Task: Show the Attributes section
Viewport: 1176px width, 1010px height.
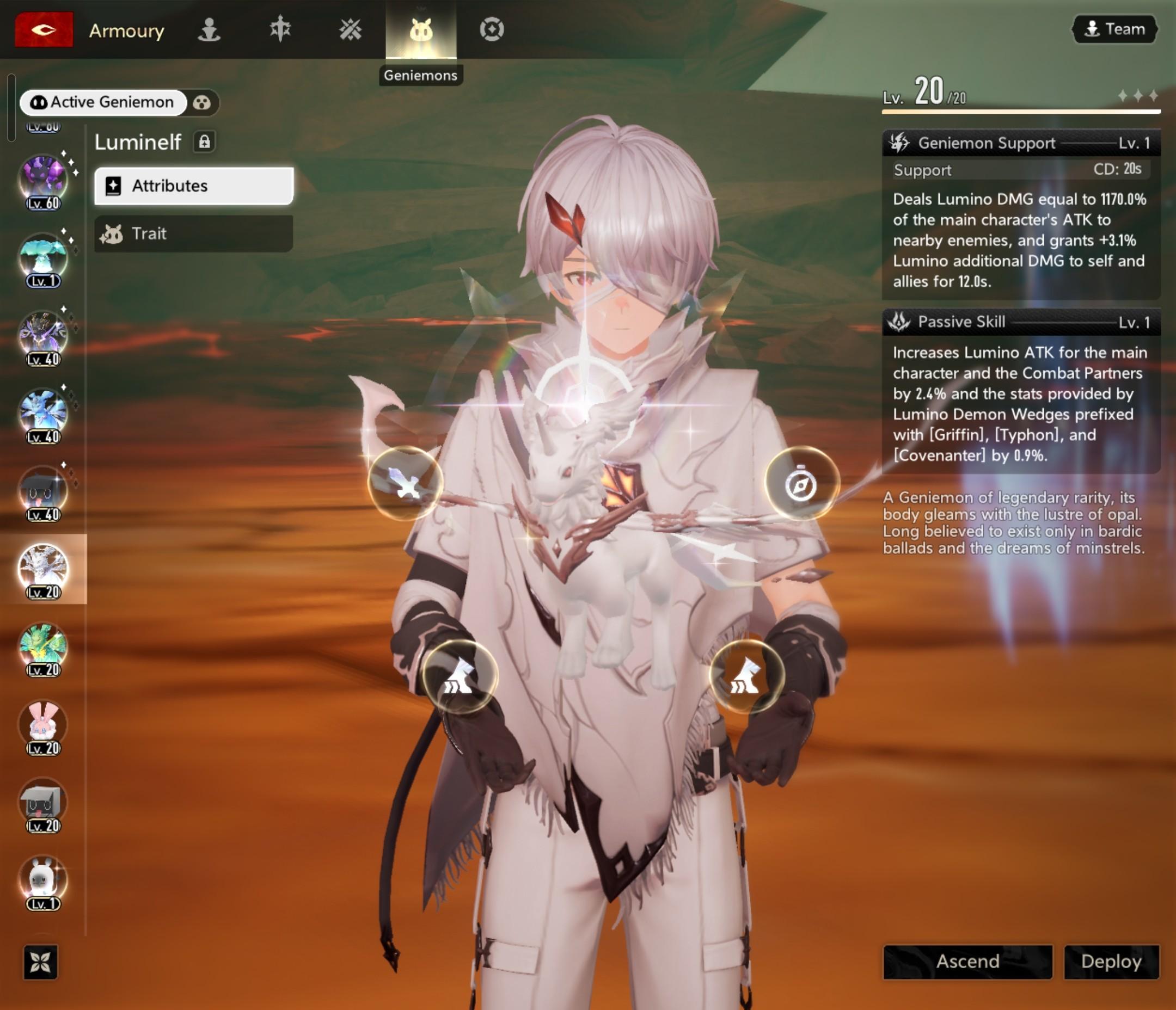Action: tap(193, 186)
